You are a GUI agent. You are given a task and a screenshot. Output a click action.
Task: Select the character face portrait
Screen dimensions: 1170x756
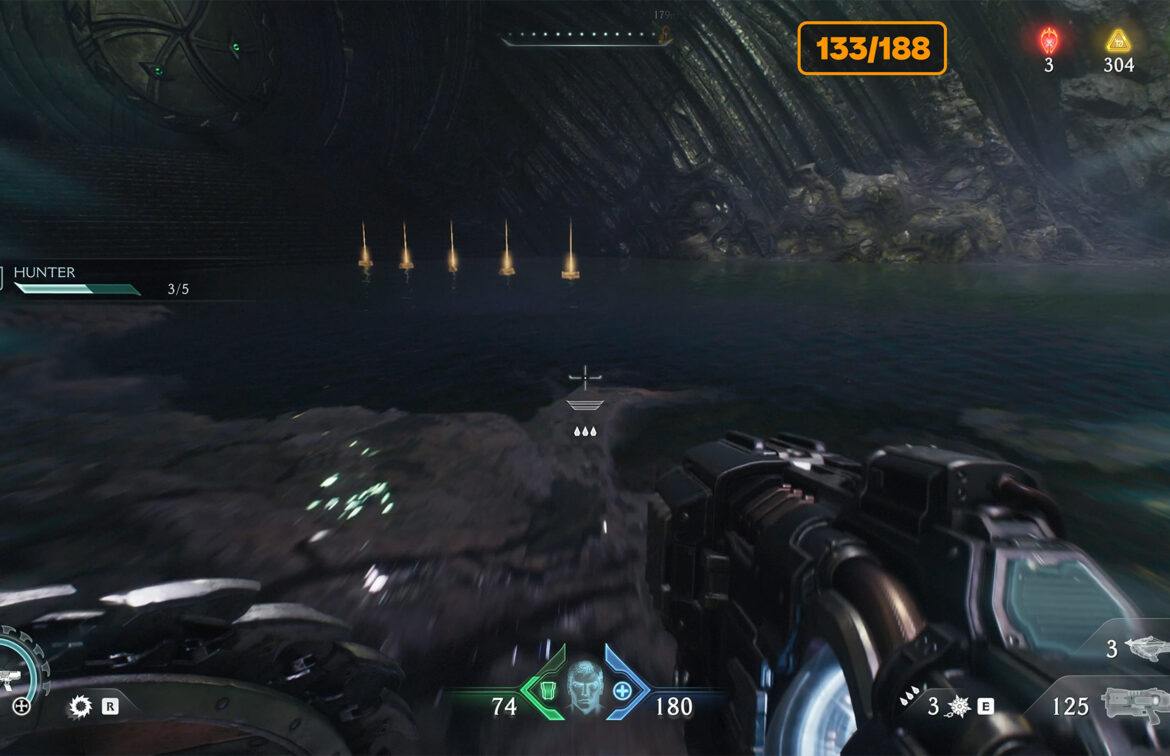(x=584, y=688)
